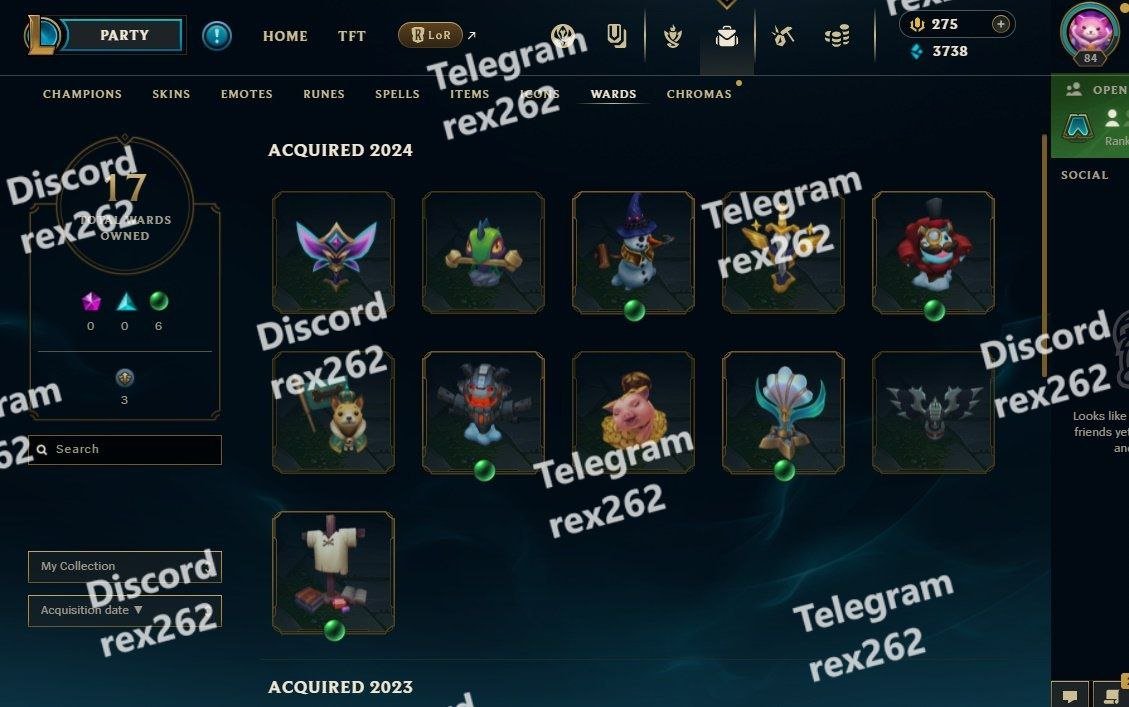Select the snowman ward with wizard hat

click(x=633, y=252)
